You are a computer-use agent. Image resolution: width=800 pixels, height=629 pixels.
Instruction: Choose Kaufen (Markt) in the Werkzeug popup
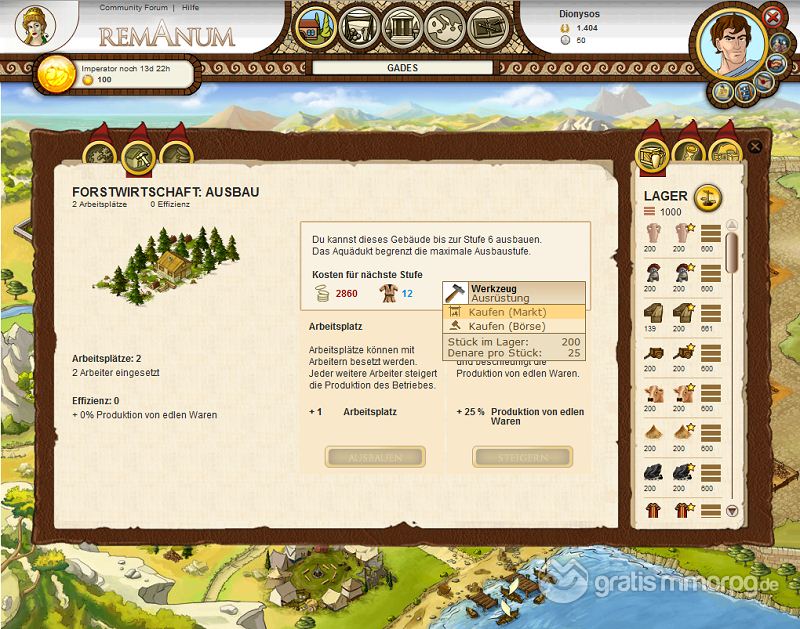point(507,312)
